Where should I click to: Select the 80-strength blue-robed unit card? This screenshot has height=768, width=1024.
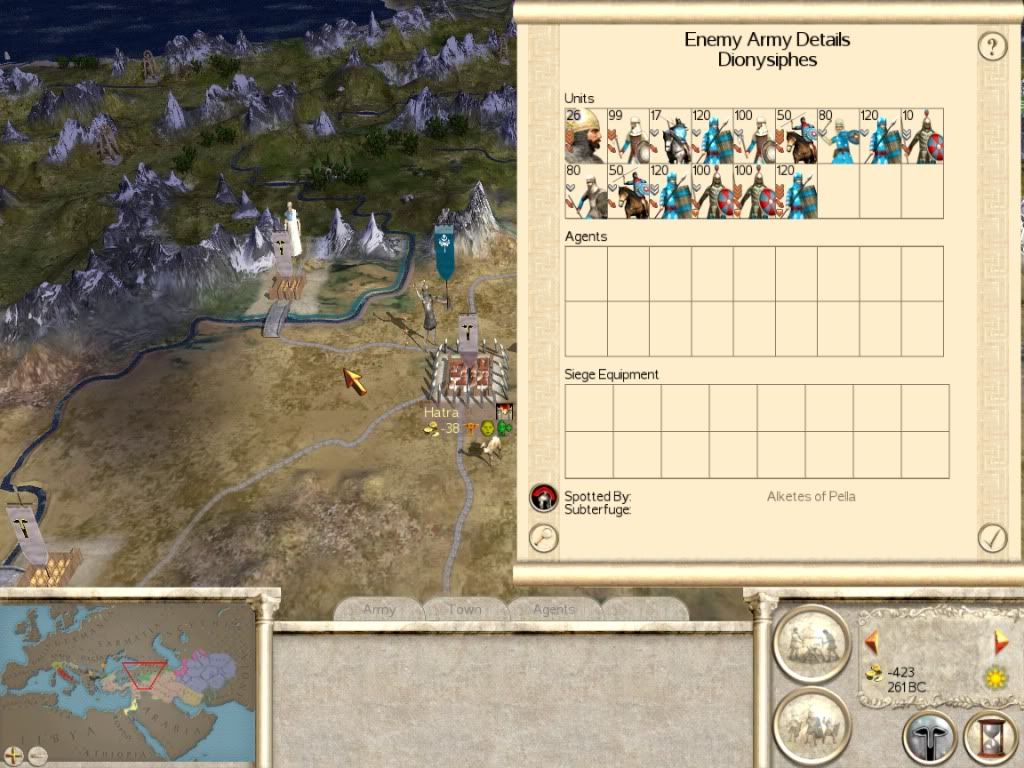838,136
